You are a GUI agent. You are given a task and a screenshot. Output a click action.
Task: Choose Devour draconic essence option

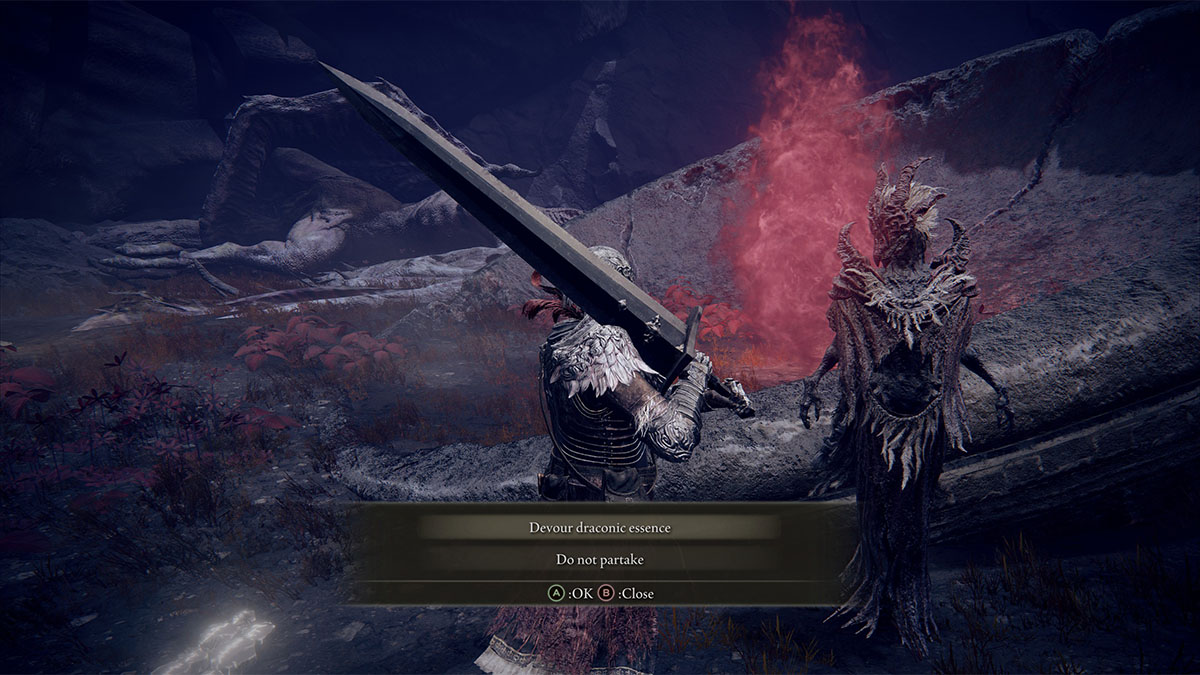tap(599, 527)
